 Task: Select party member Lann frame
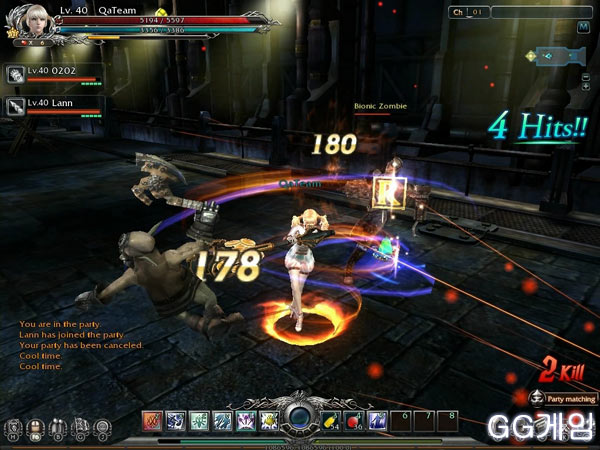click(54, 104)
